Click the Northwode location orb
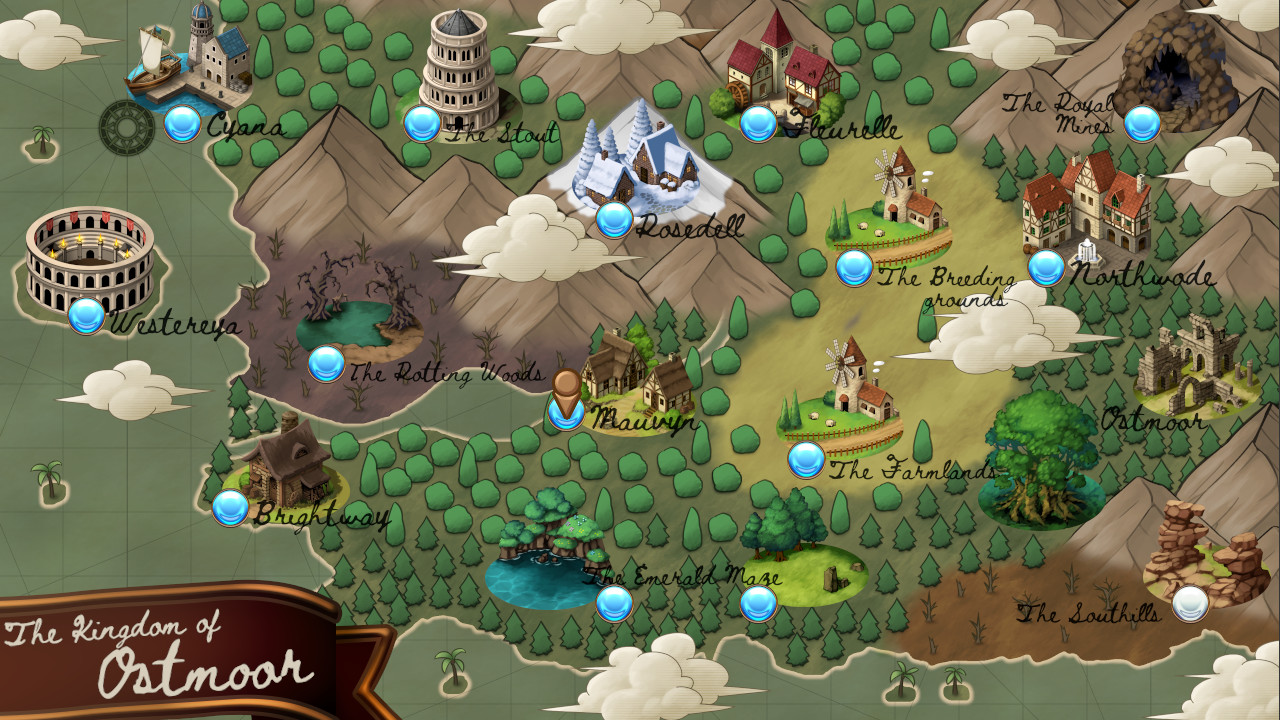 [x=1046, y=267]
